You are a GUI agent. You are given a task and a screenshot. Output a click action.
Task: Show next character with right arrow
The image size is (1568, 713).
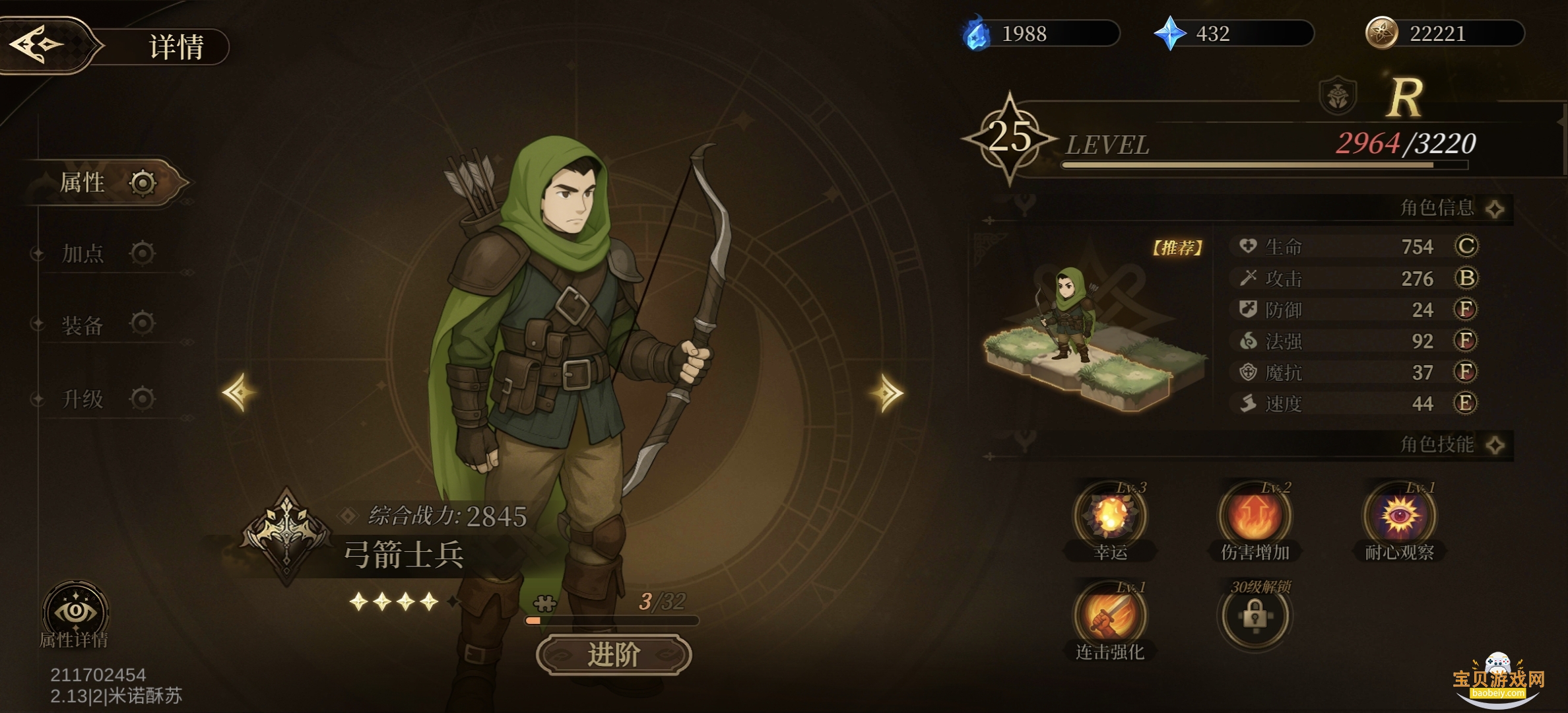887,393
